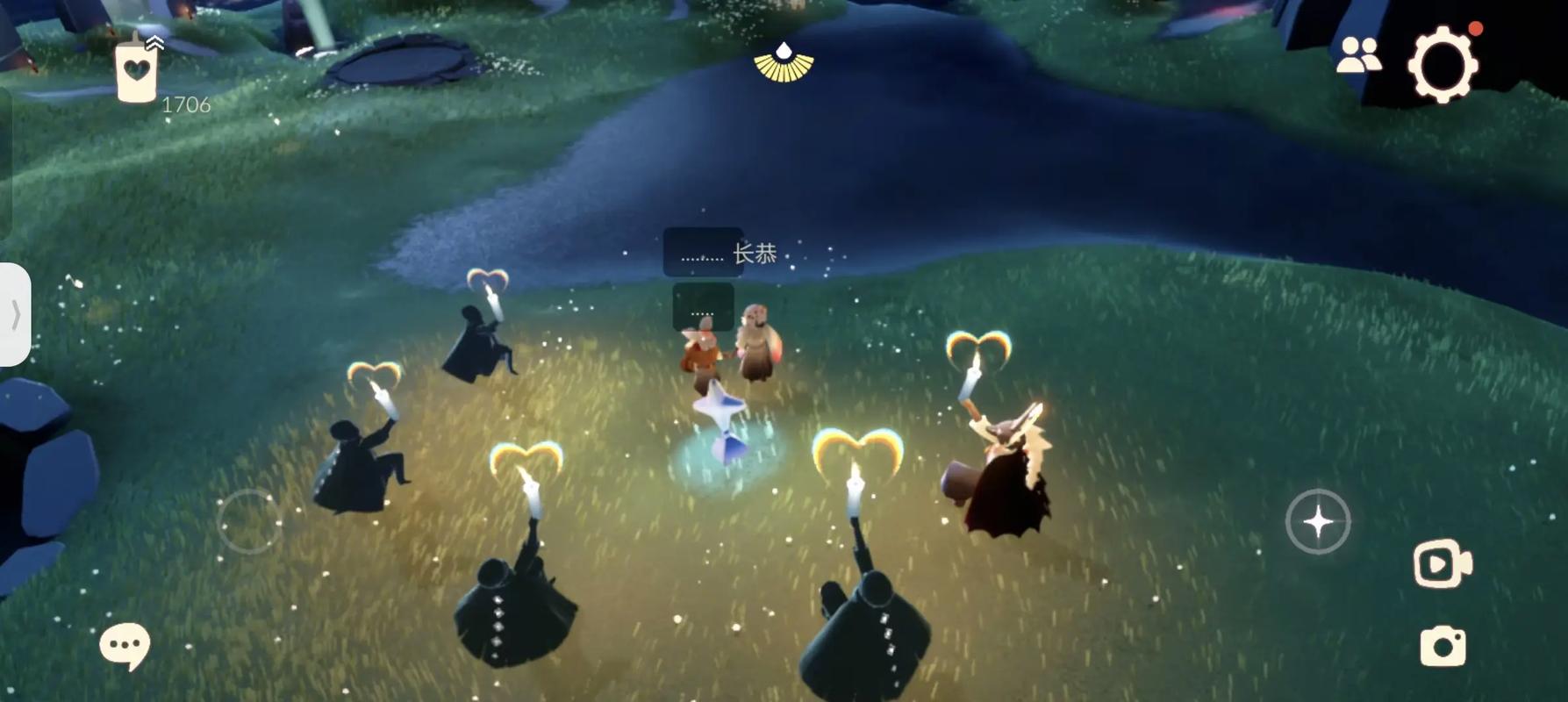Tap the red notification dot on settings
1568x702 pixels.
[1473, 29]
